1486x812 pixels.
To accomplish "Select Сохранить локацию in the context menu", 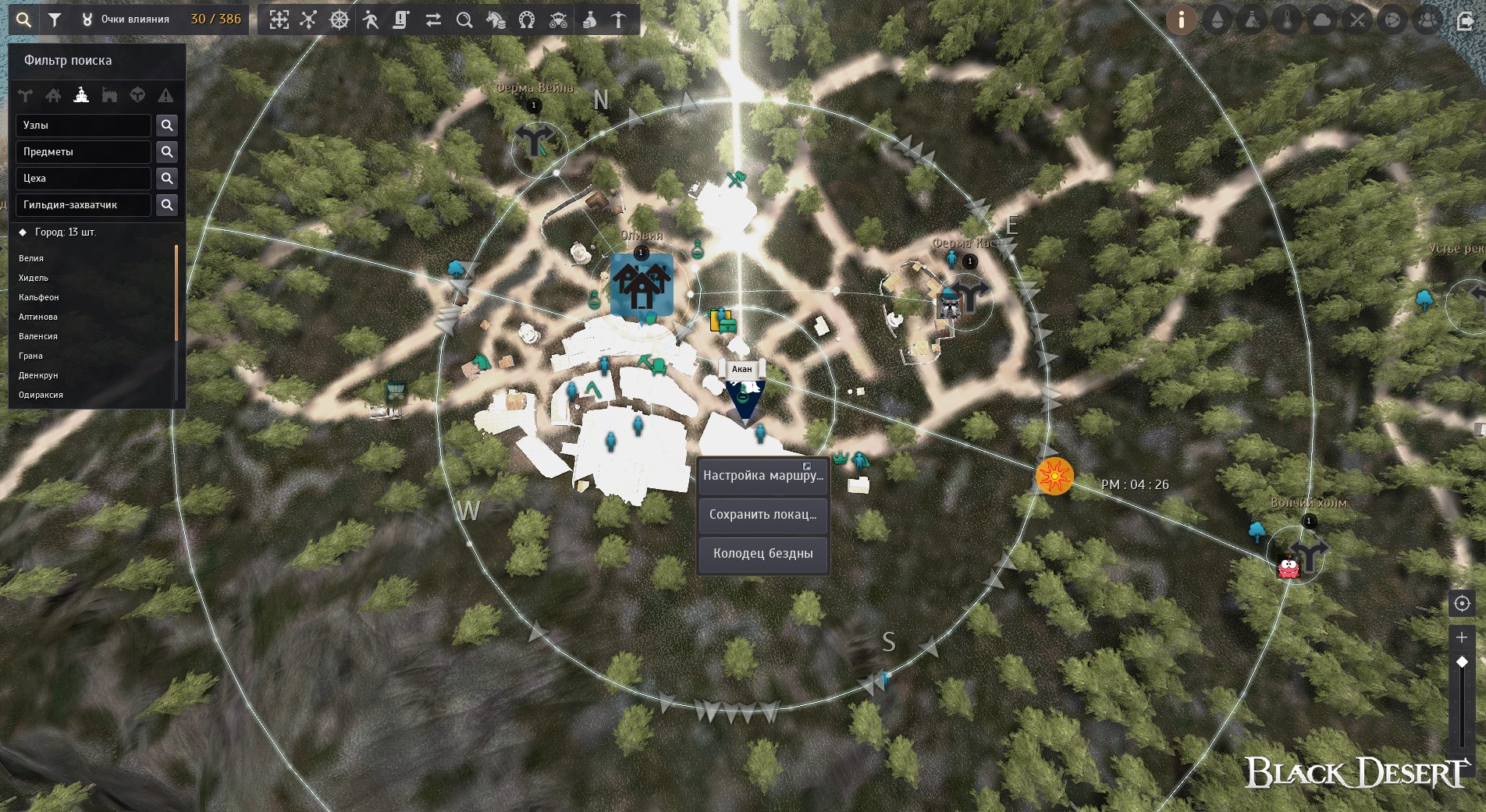I will pyautogui.click(x=763, y=515).
